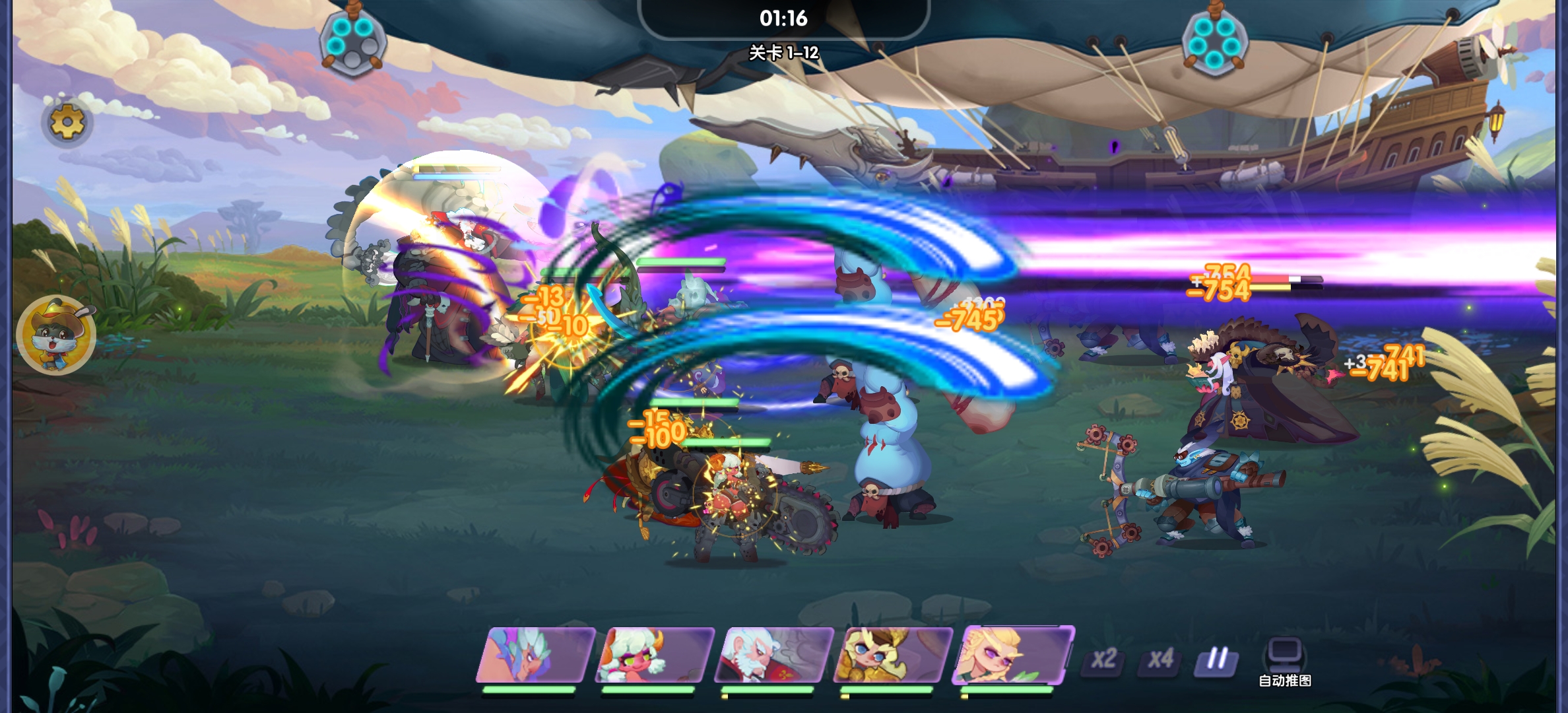The height and width of the screenshot is (713, 1568).
Task: Pick the blonde golden-armored girl hero card
Action: point(892,656)
